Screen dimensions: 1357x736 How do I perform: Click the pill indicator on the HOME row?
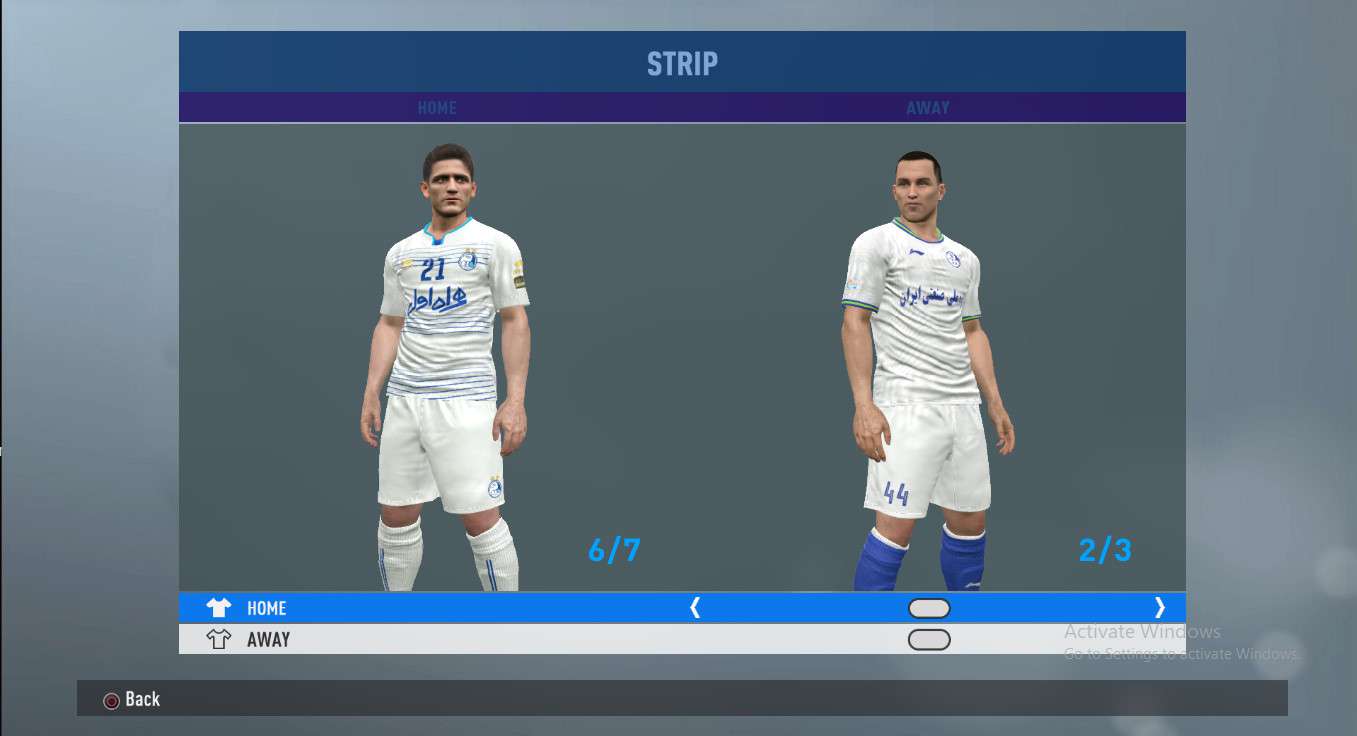[x=929, y=608]
